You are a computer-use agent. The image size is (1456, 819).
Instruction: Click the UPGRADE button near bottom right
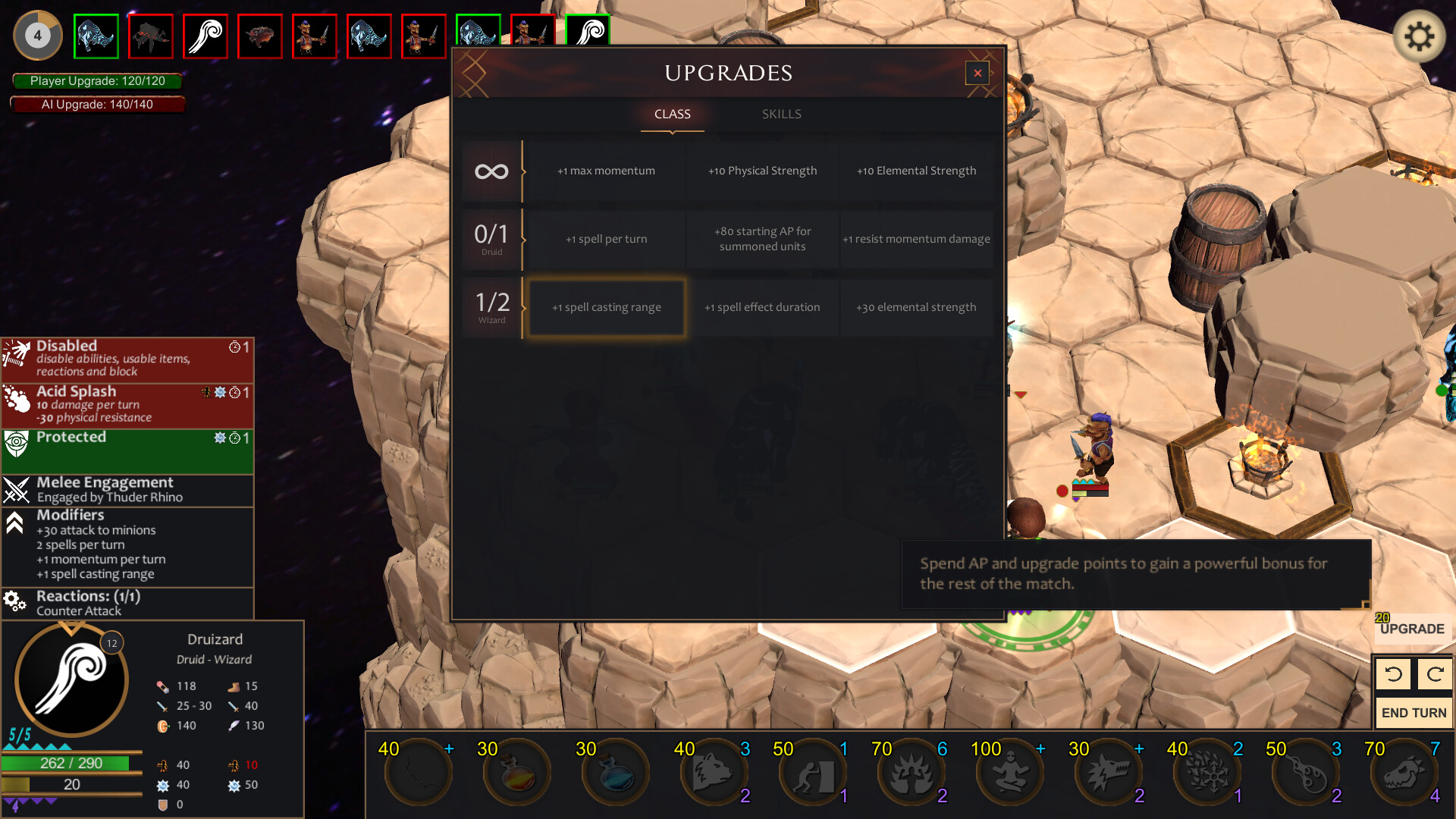1412,629
